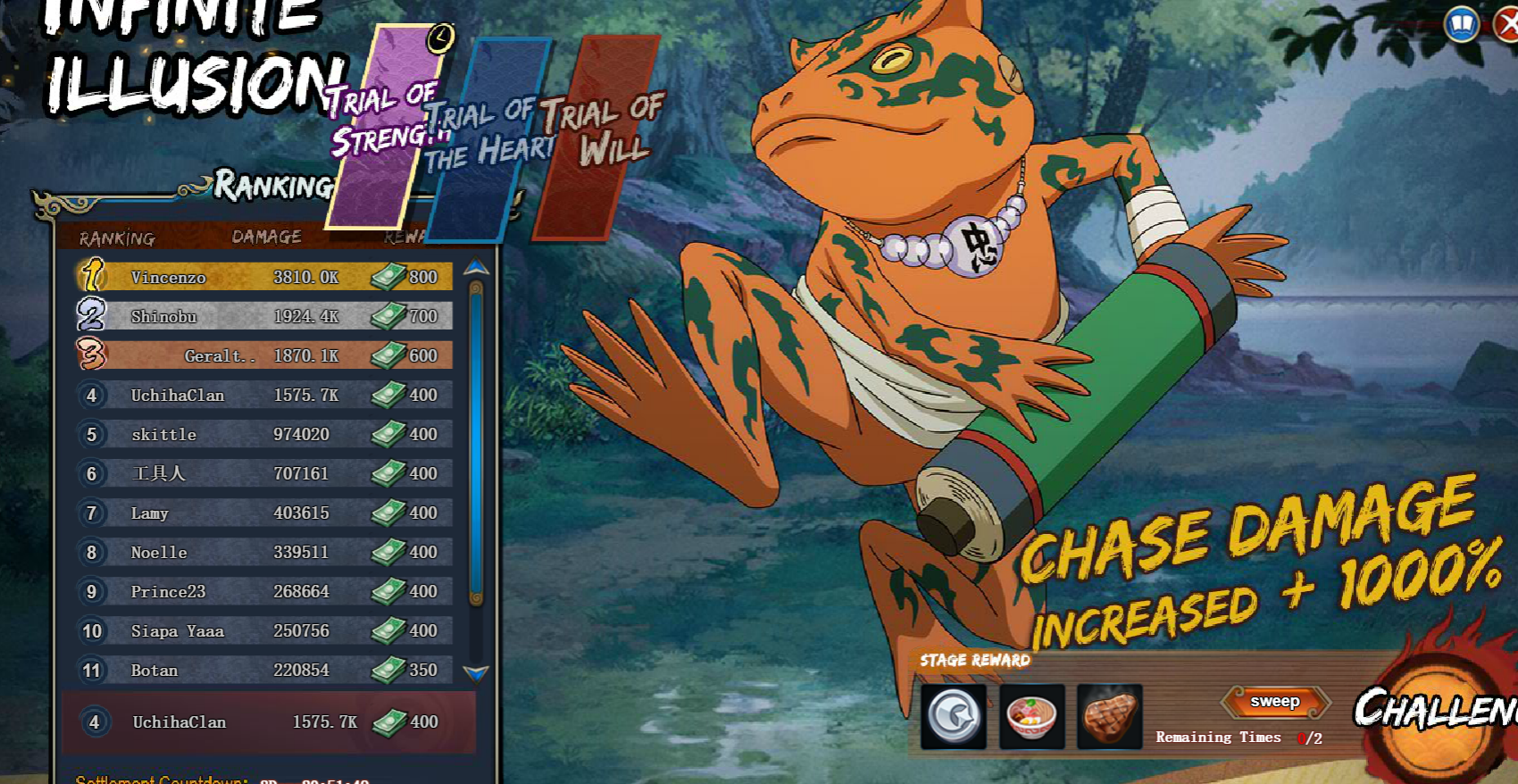Choose Siapa Yaaa's ranking entry
Viewport: 1518px width, 784px height.
point(264,630)
